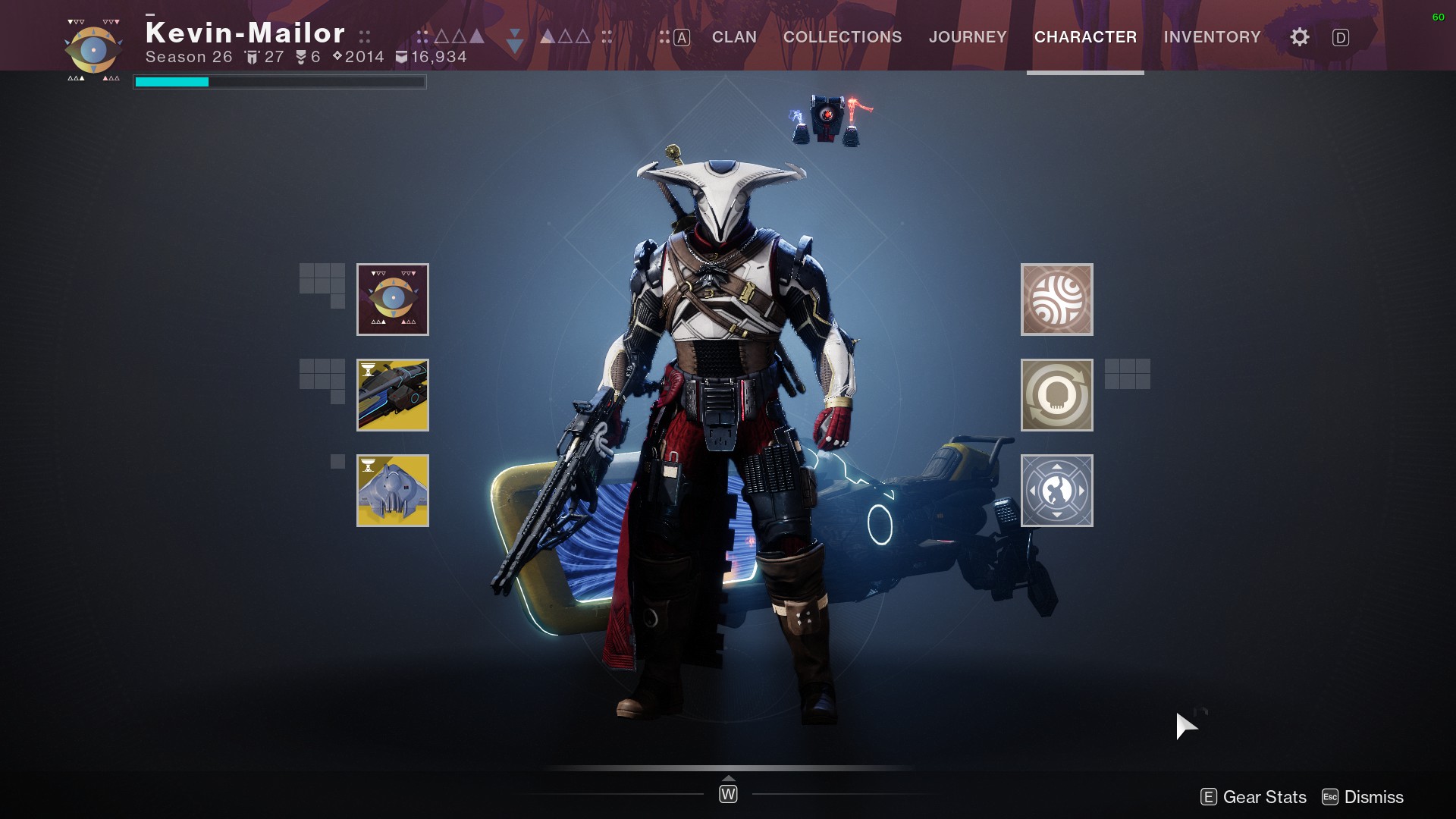The image size is (1456, 819).
Task: Switch to the Collections tab
Action: pyautogui.click(x=842, y=37)
